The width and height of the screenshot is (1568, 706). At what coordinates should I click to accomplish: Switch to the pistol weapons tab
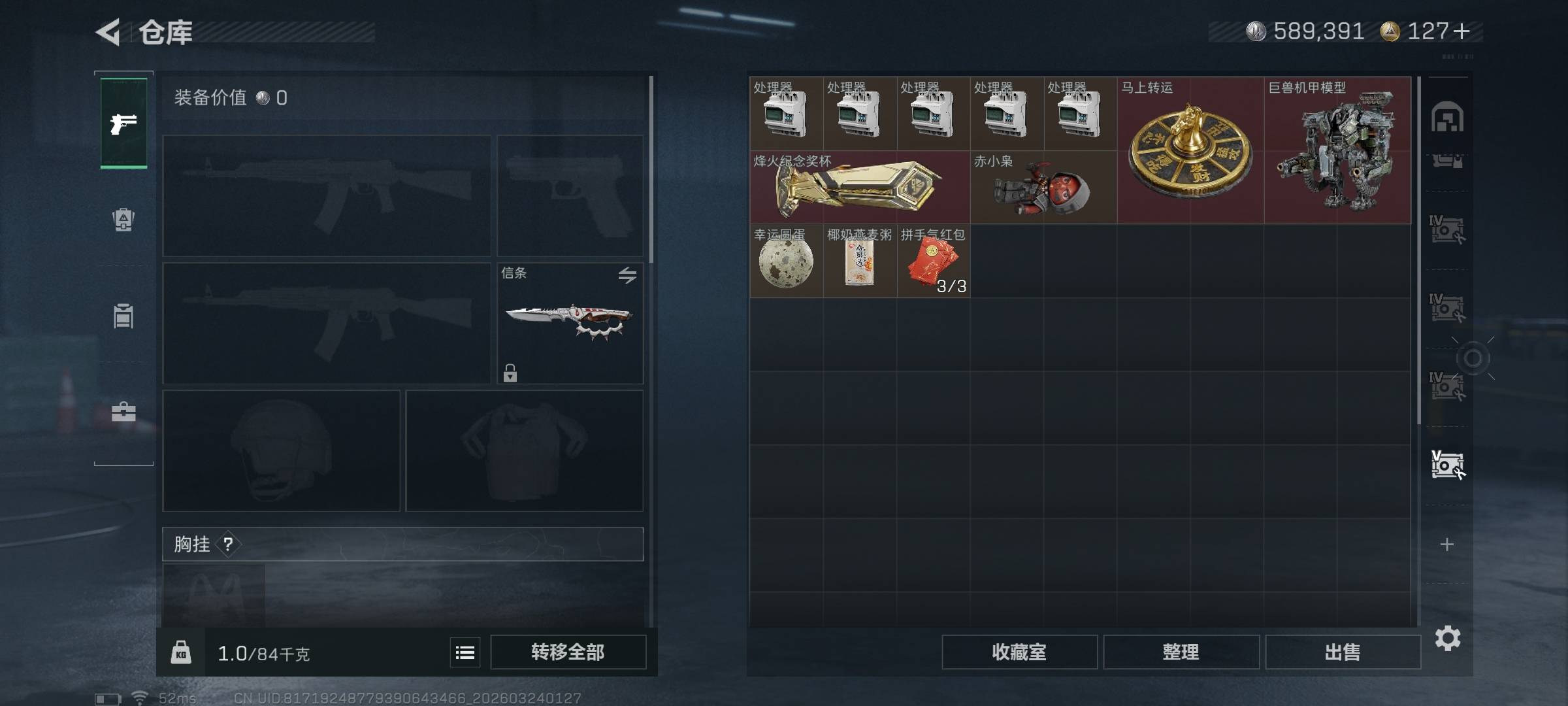click(x=123, y=123)
